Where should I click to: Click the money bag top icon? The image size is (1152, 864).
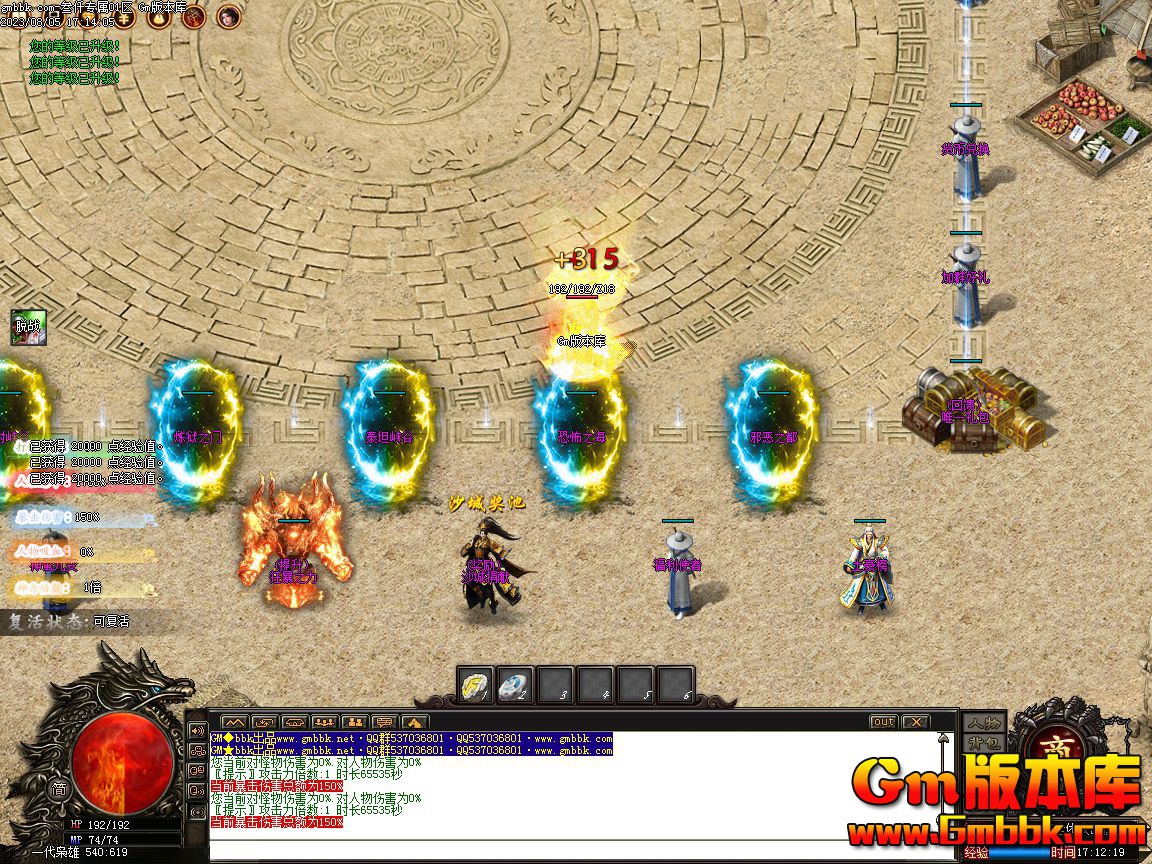point(157,15)
